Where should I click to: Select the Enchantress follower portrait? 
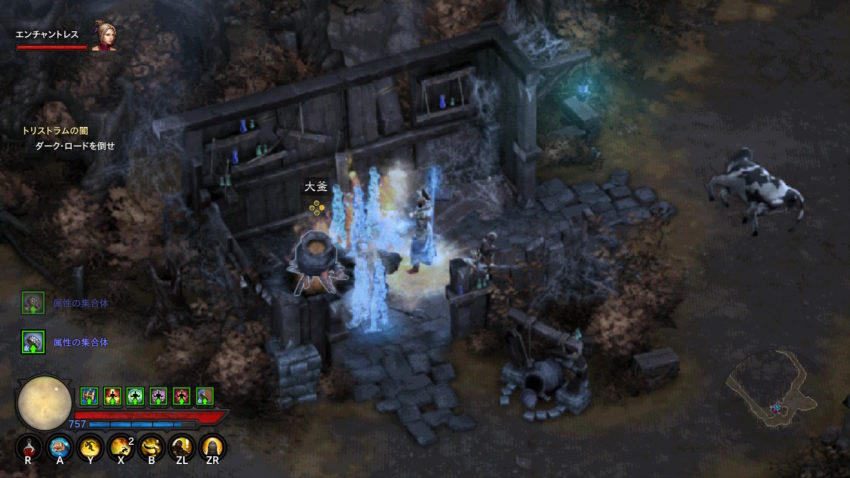click(x=104, y=36)
